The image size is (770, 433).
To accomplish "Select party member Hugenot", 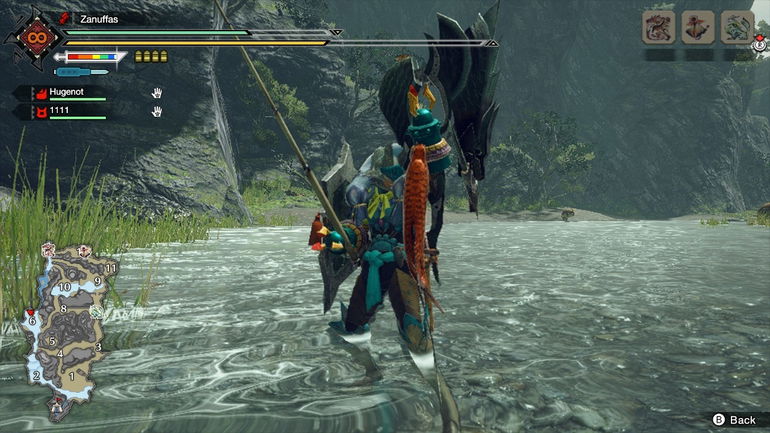I will [x=69, y=93].
